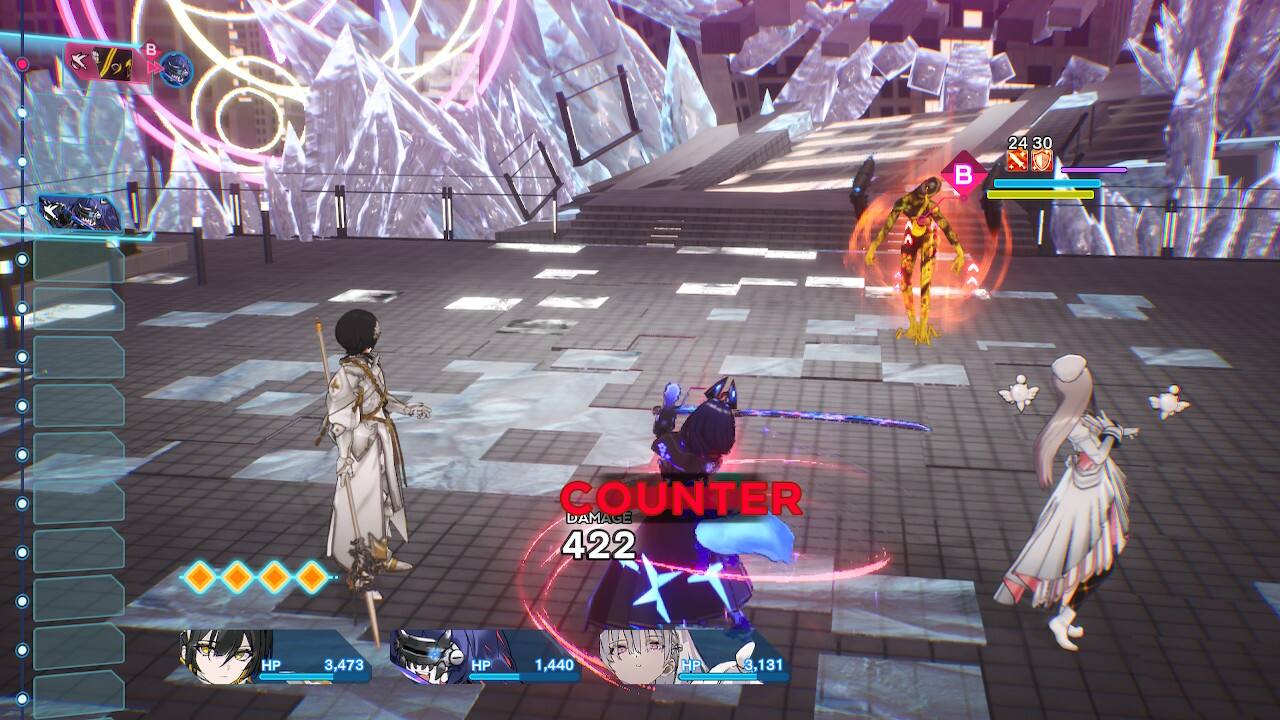1280x720 pixels.
Task: Check the enemy's shield defense buff icon
Action: pos(1042,160)
